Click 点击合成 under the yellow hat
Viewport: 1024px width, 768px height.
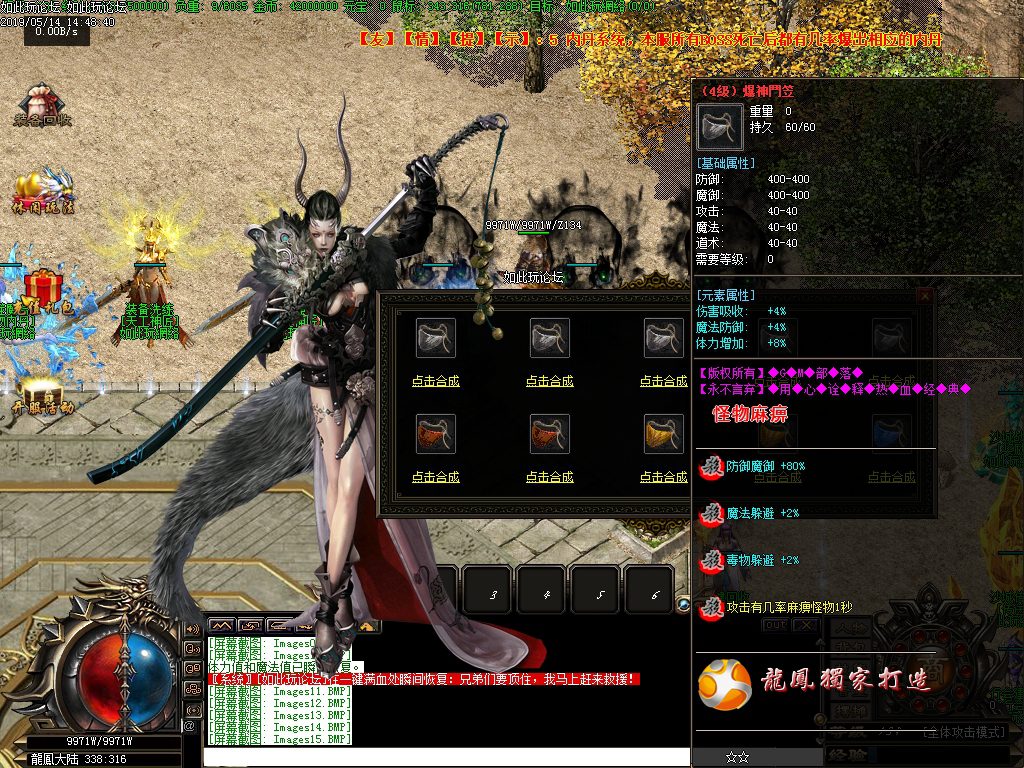point(663,477)
